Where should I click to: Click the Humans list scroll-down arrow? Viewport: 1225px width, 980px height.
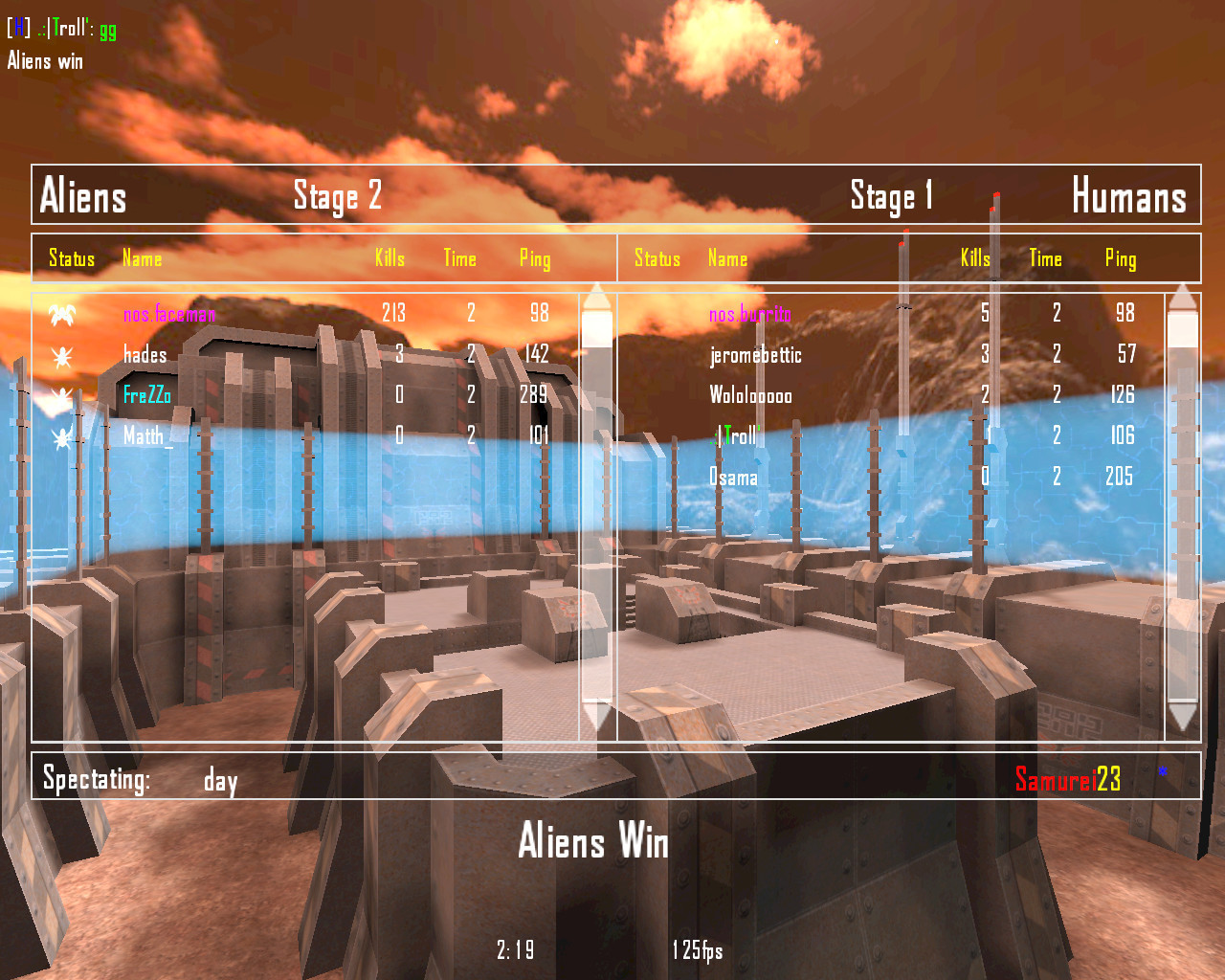(1183, 715)
